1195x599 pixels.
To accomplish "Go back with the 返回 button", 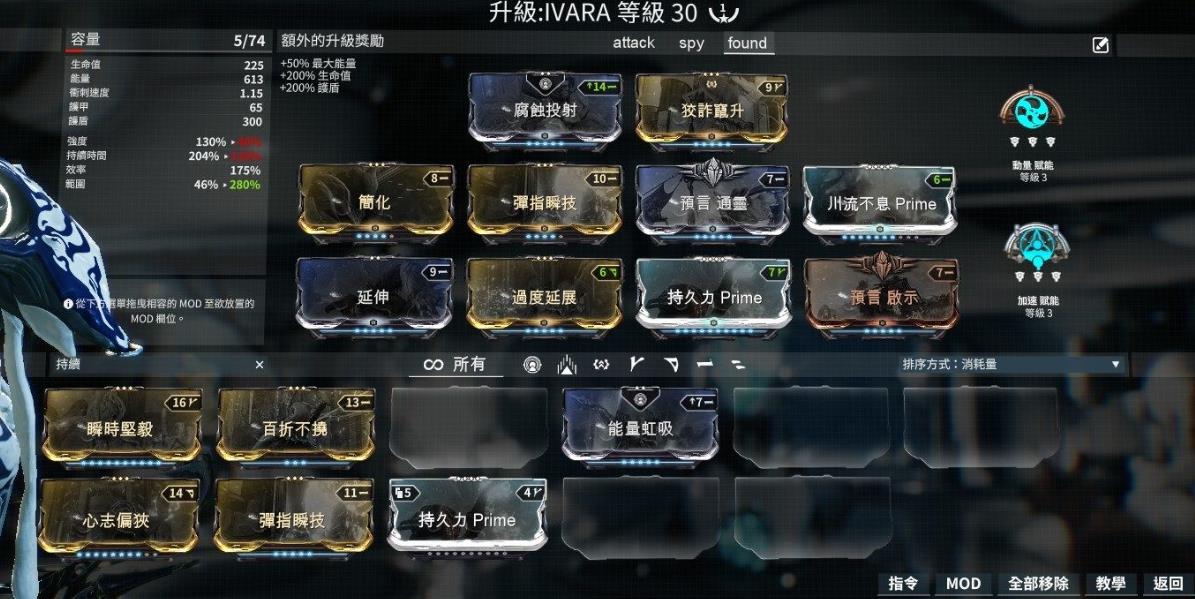I will click(x=1168, y=584).
